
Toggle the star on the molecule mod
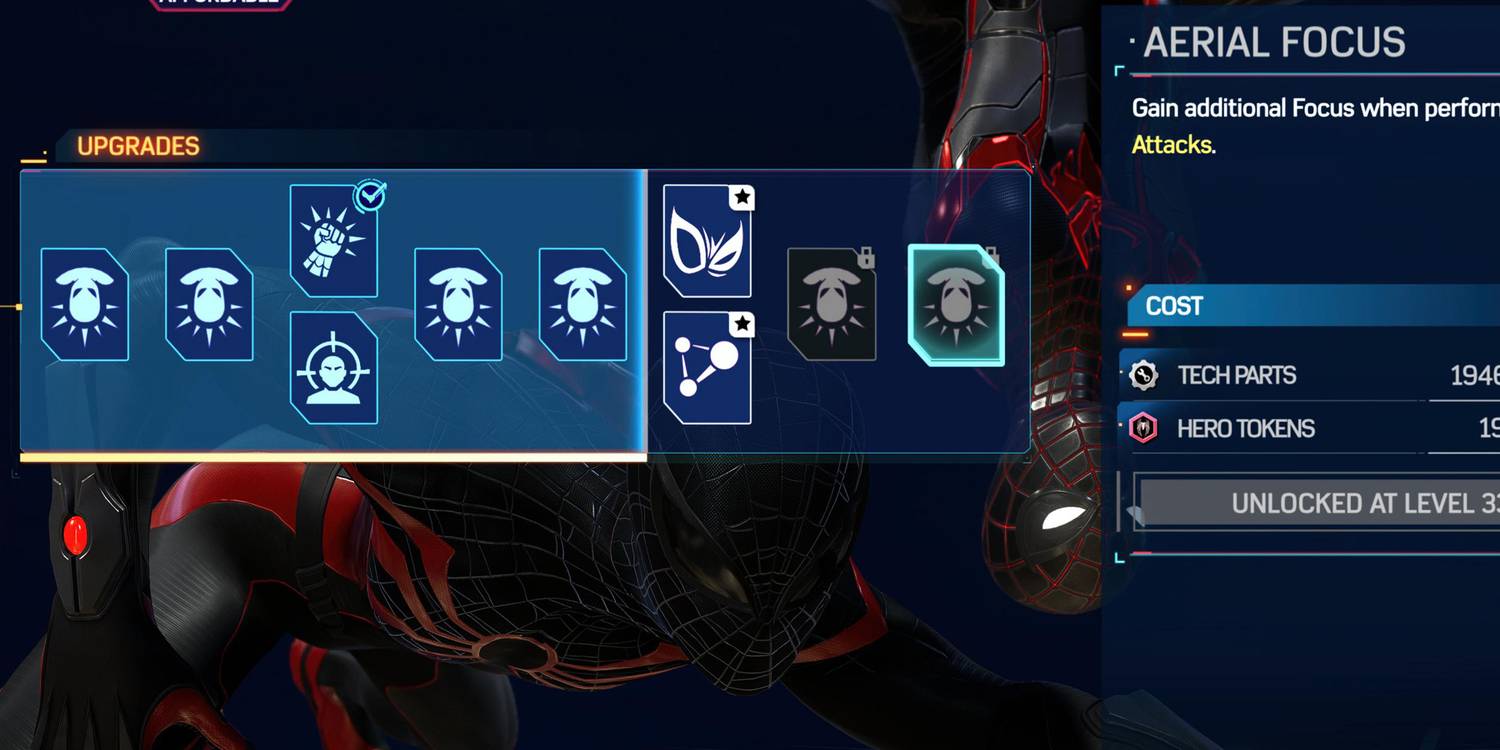741,325
